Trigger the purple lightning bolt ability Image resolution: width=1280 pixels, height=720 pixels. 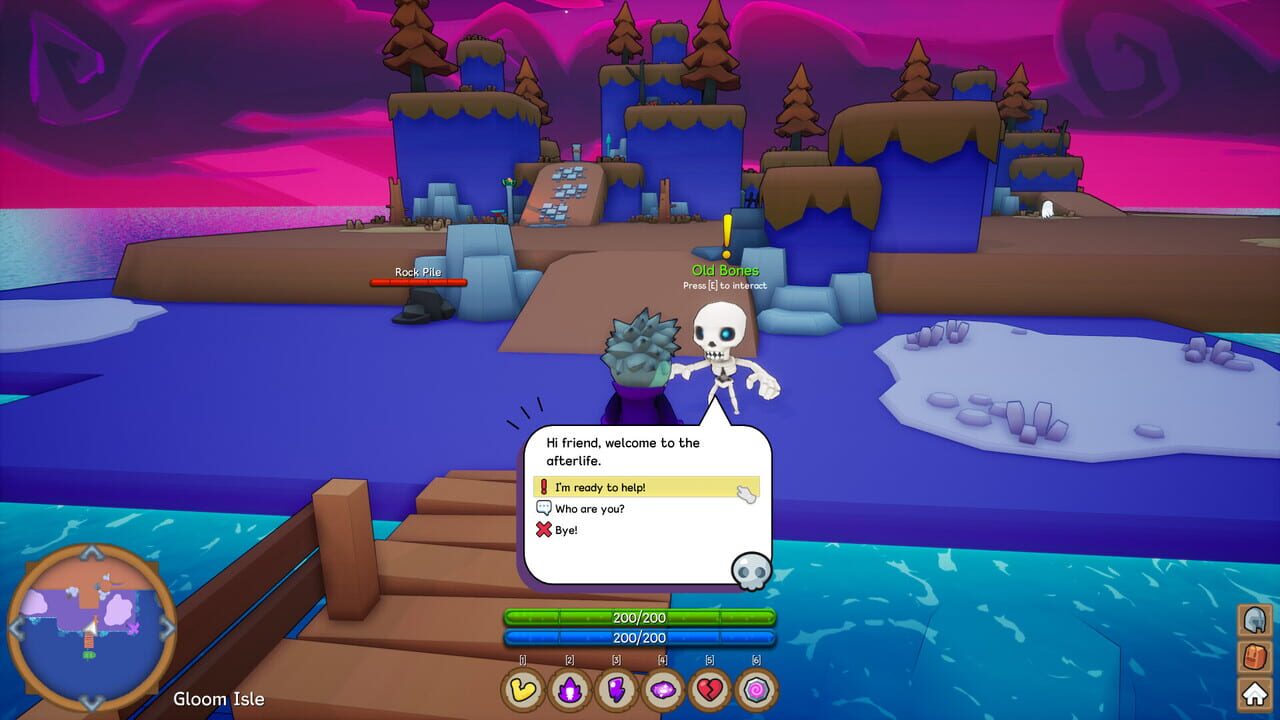click(617, 689)
